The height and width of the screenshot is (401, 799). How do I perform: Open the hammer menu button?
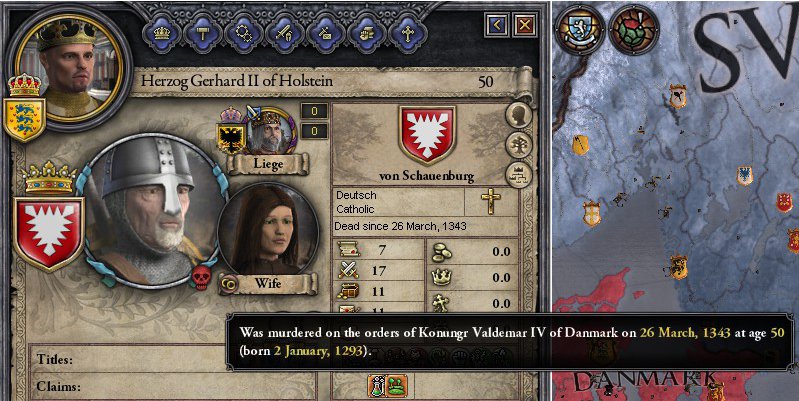pos(201,31)
